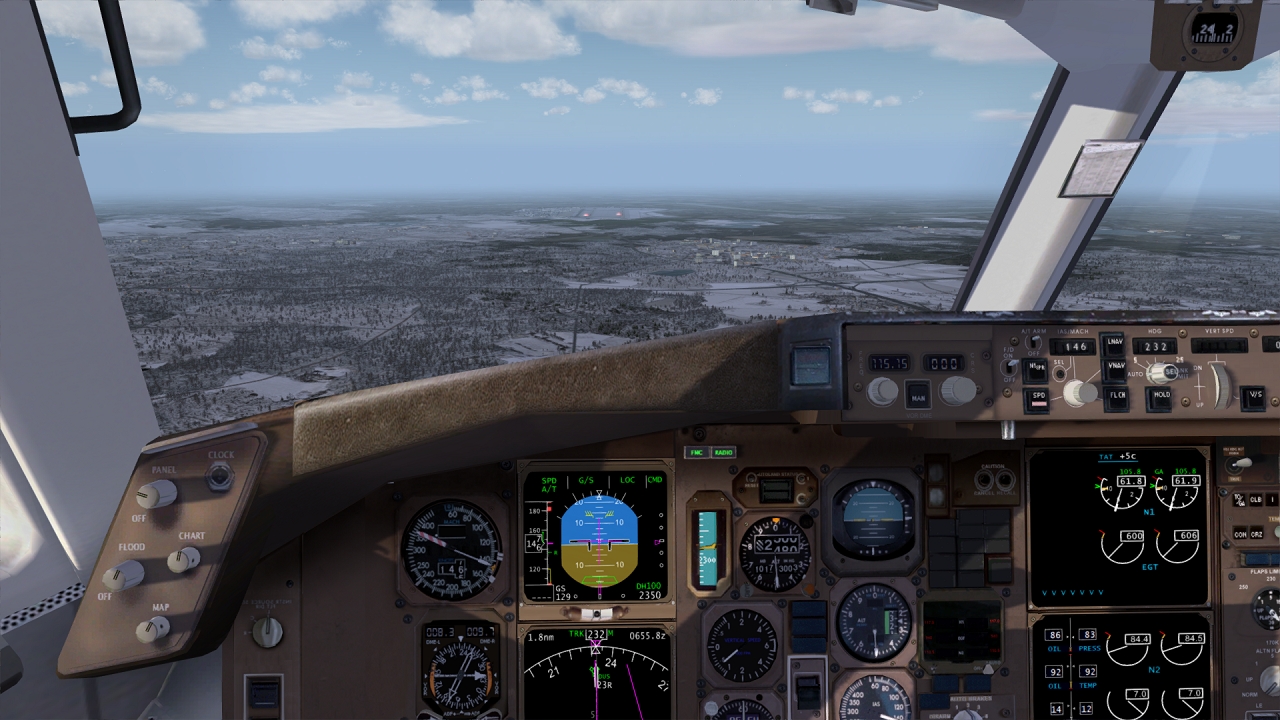Screen dimensions: 1280x720
Task: Turn the PANEL lighting knob
Action: [156, 493]
